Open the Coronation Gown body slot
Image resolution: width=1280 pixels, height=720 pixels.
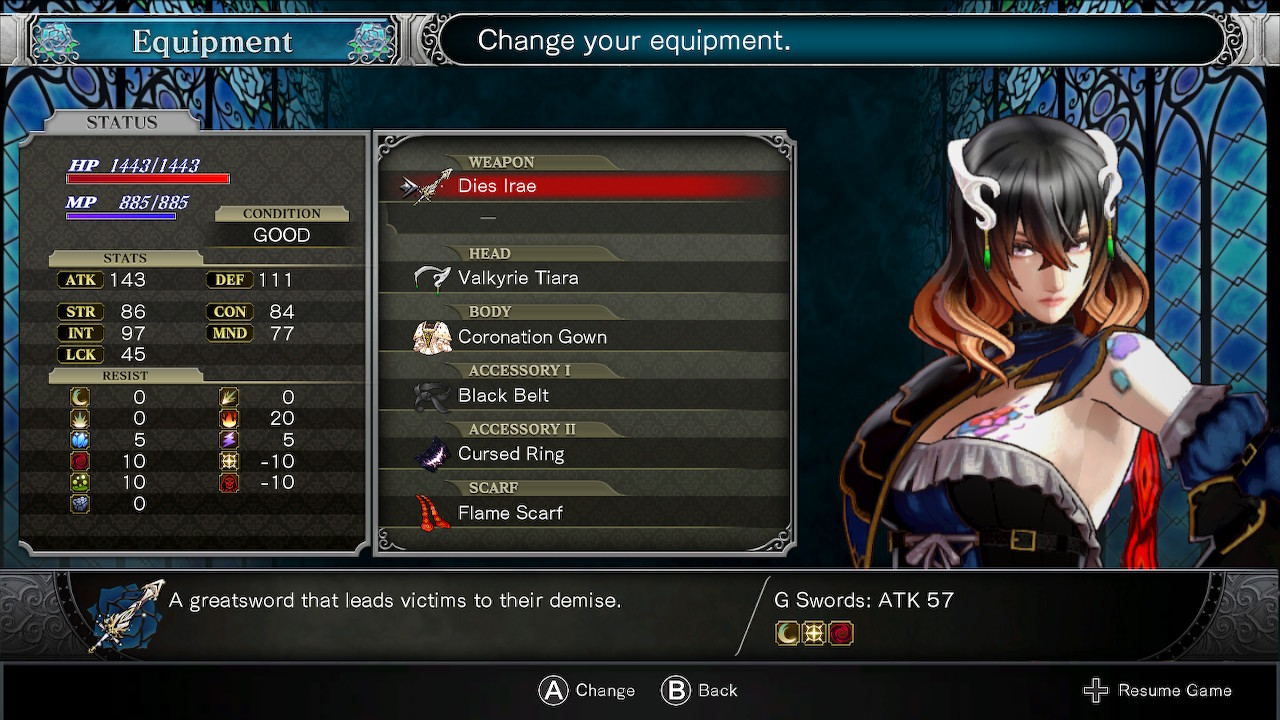(584, 337)
